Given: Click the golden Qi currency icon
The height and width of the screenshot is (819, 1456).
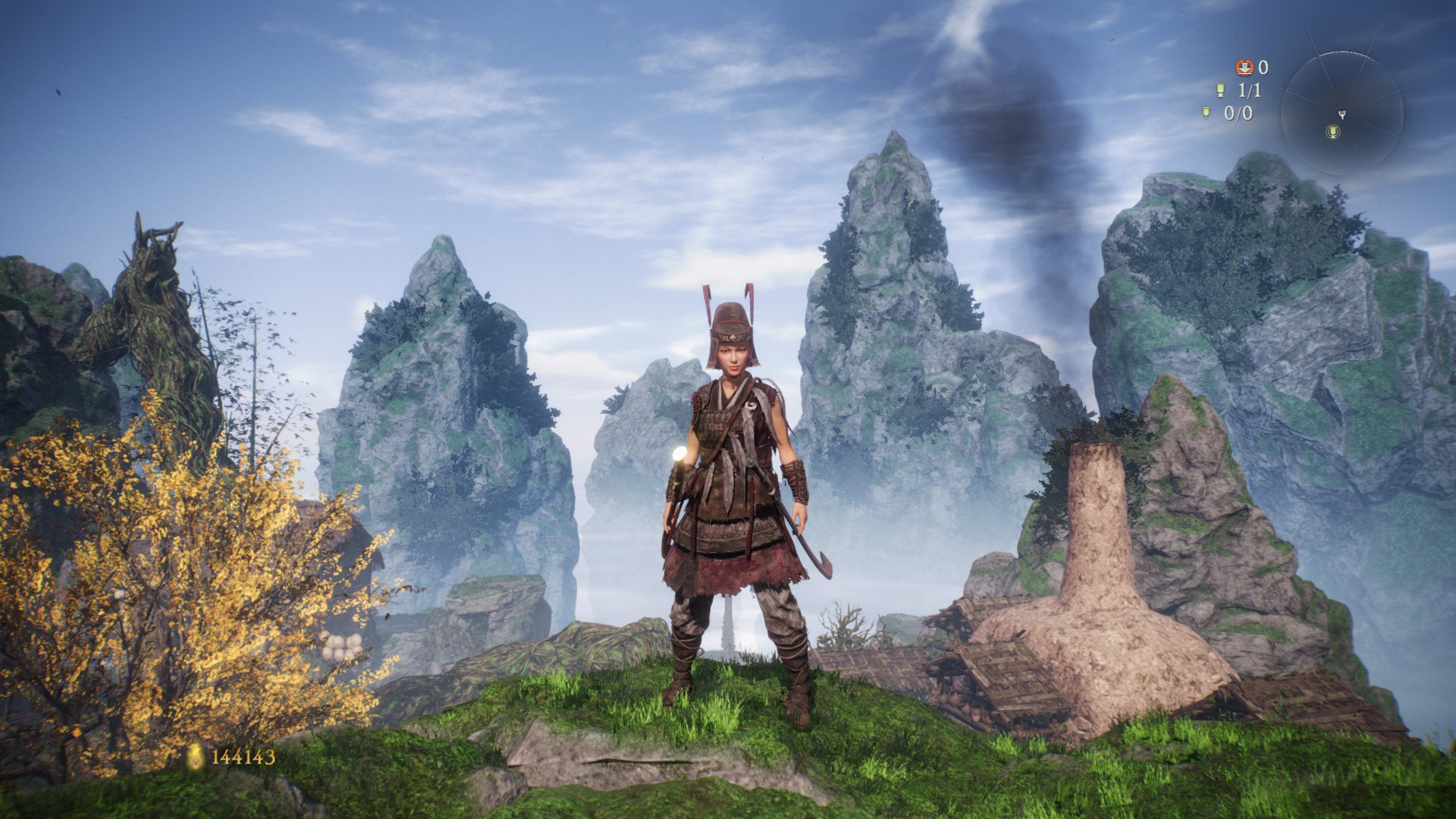Looking at the screenshot, I should point(196,756).
